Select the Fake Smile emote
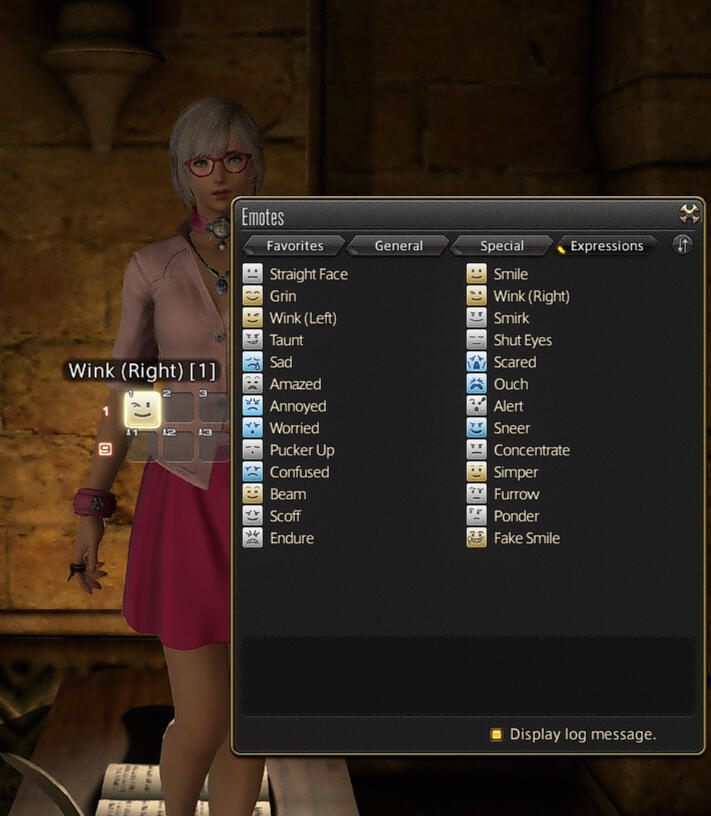This screenshot has height=816, width=711. (526, 538)
